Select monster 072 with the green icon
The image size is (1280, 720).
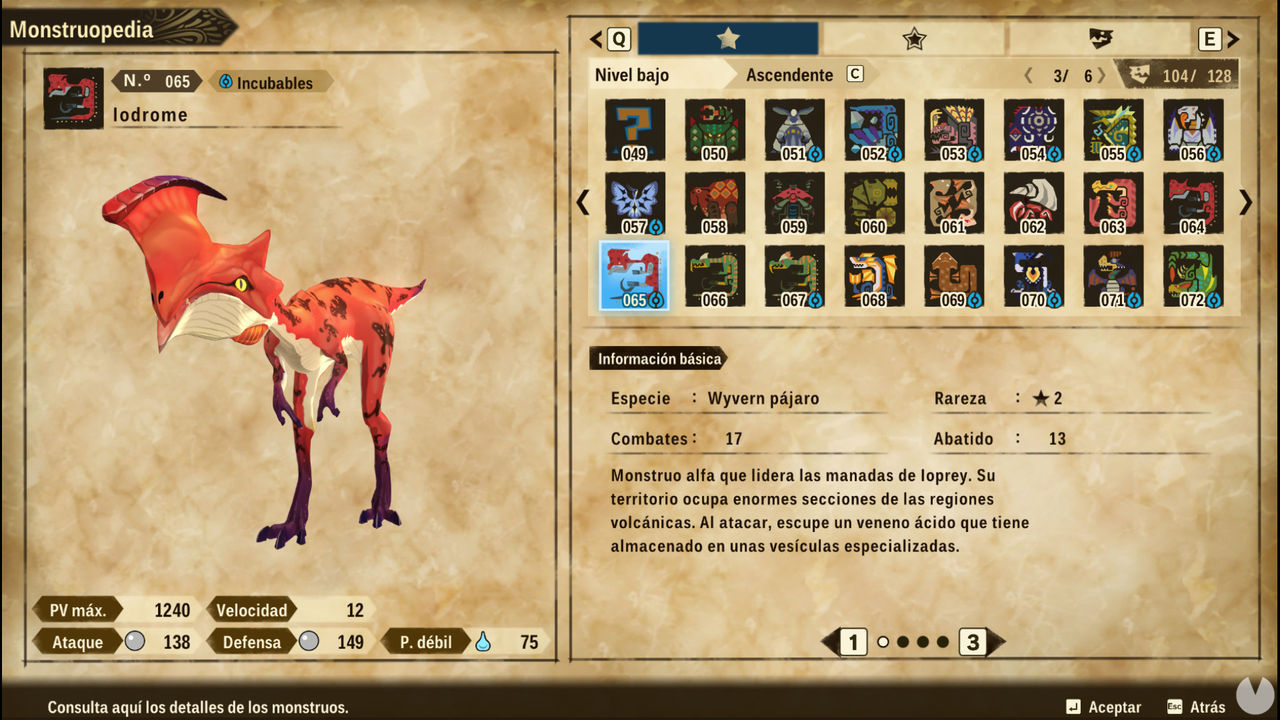pos(1194,274)
